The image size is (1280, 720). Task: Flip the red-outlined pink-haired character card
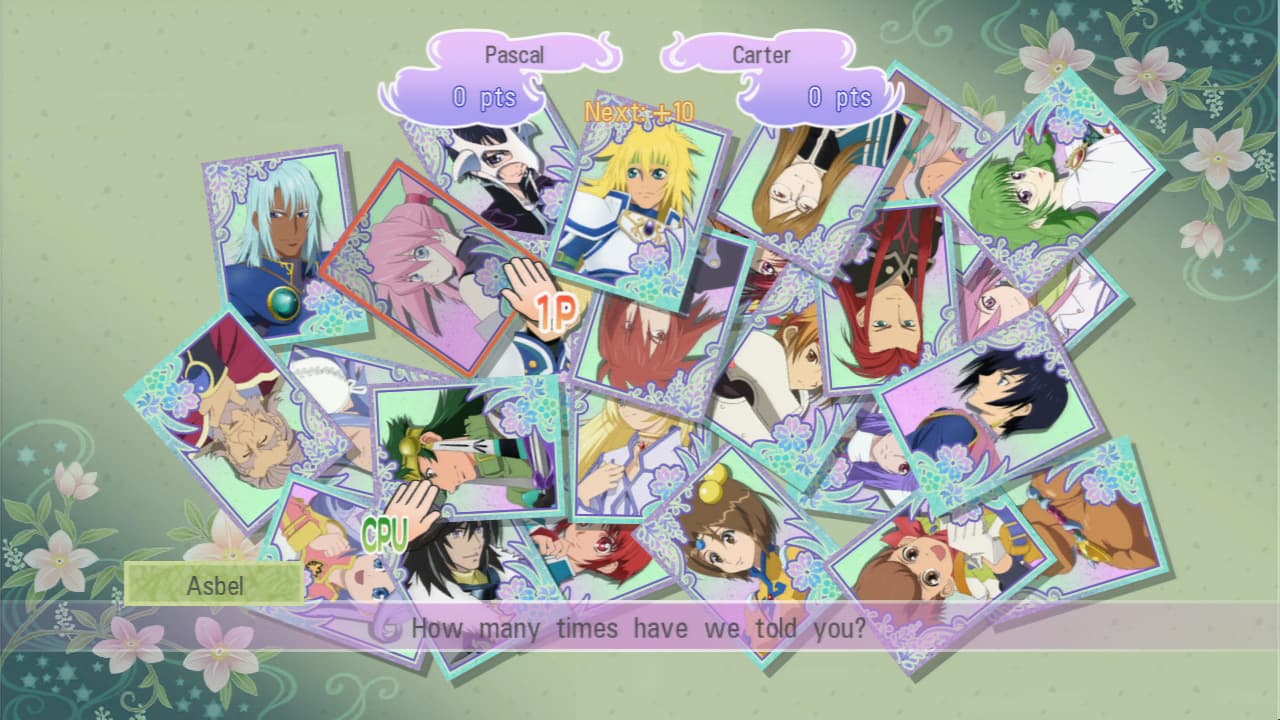[430, 265]
